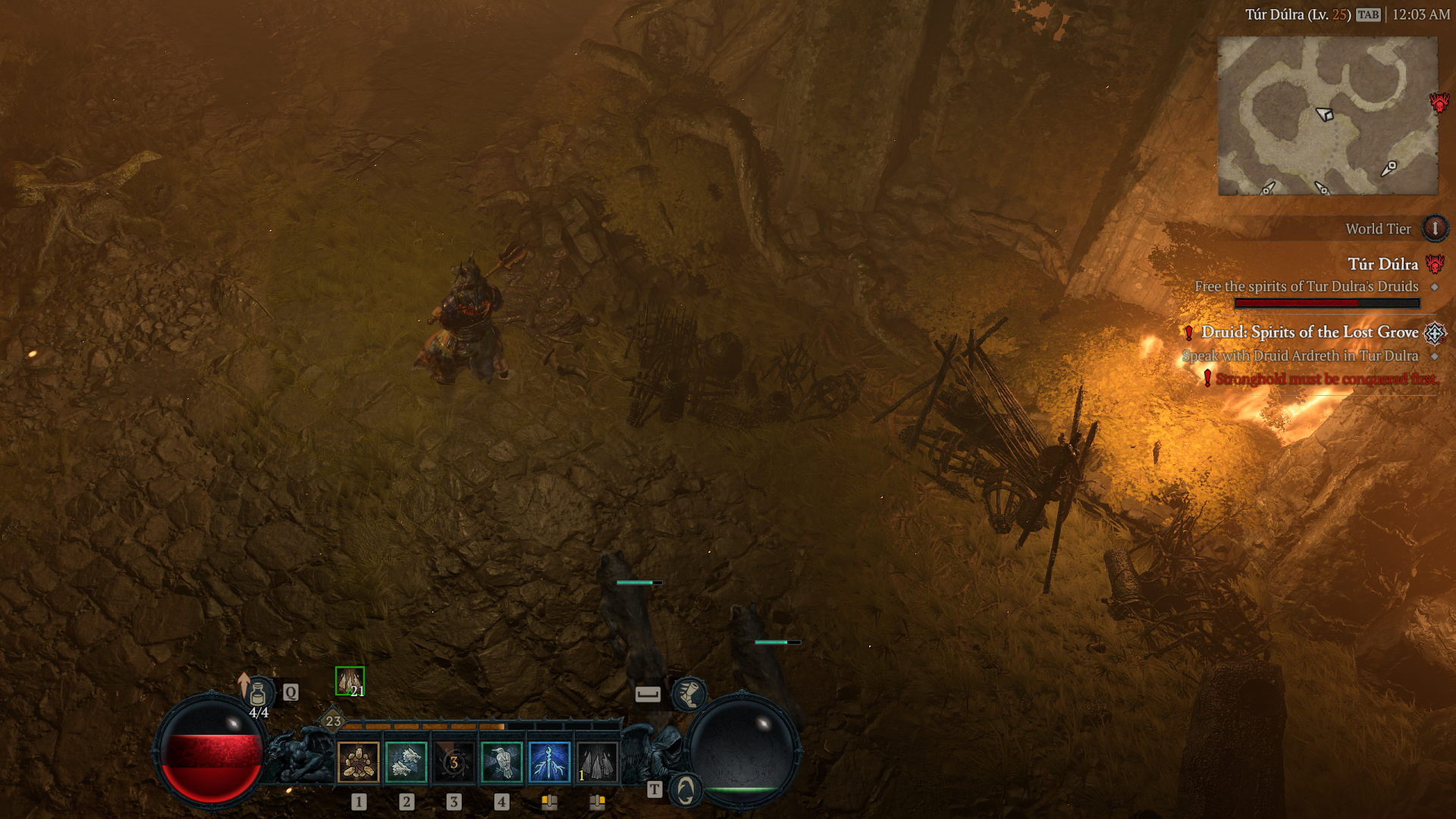Image resolution: width=1456 pixels, height=819 pixels.
Task: Use the grey stone spikes skill
Action: (597, 762)
